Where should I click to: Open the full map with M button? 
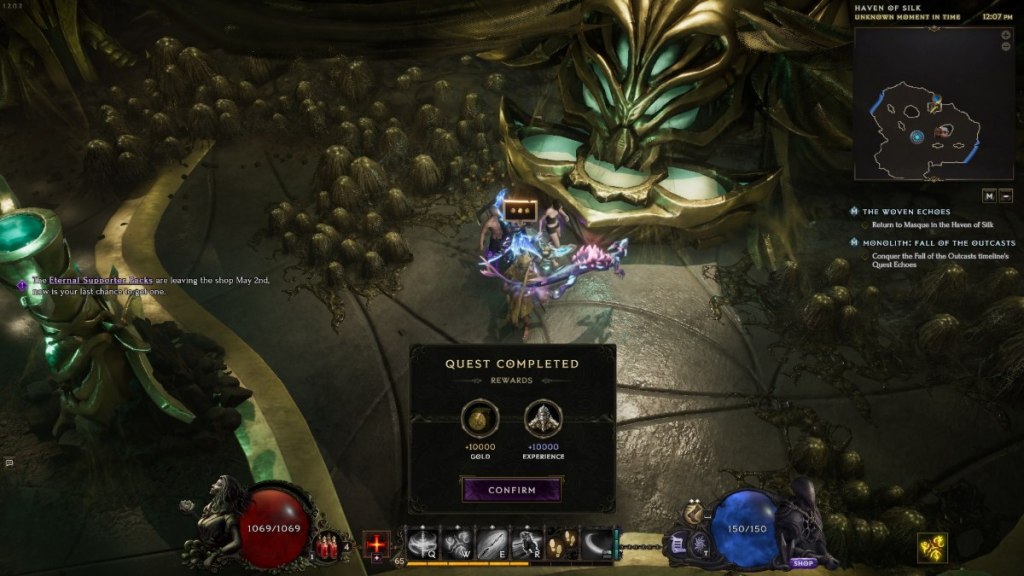[988, 195]
